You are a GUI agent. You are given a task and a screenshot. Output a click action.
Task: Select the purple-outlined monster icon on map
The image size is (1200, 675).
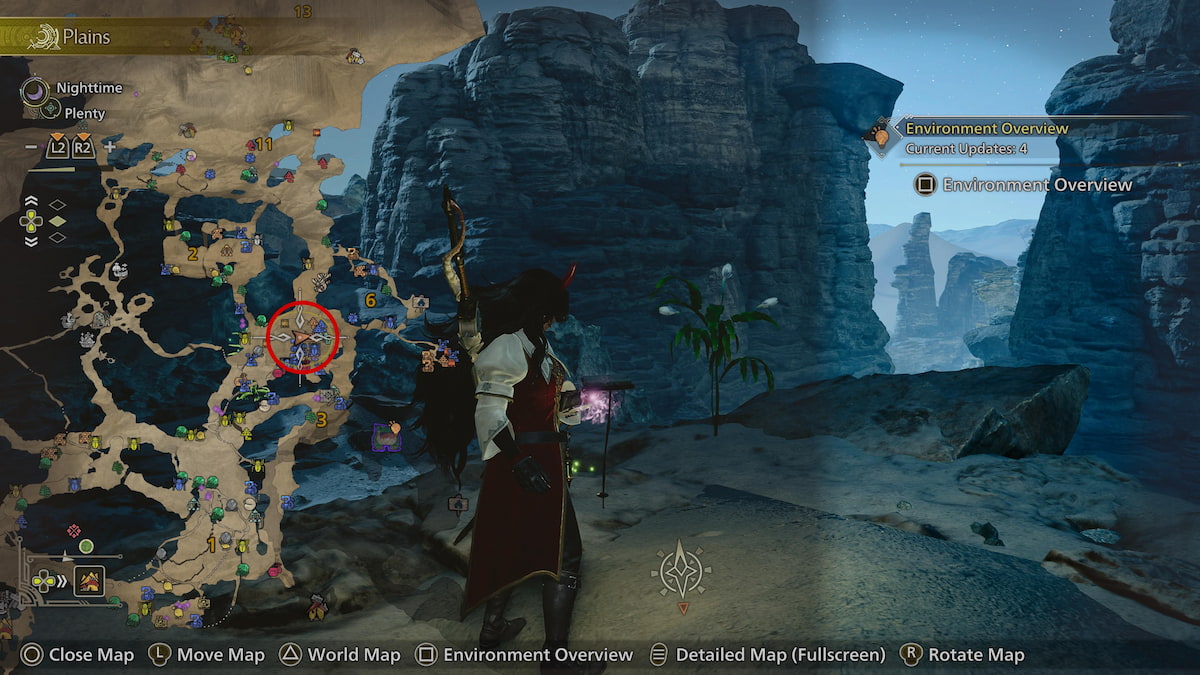point(383,434)
